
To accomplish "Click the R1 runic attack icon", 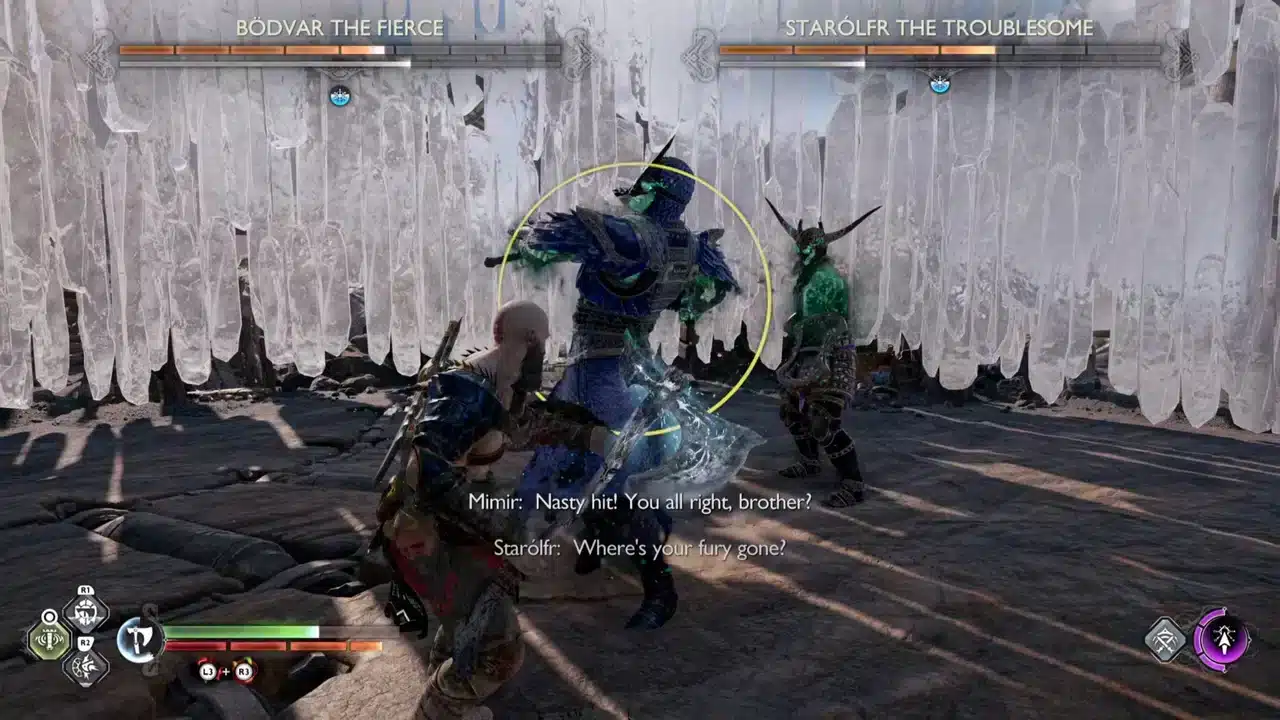I will (x=84, y=614).
